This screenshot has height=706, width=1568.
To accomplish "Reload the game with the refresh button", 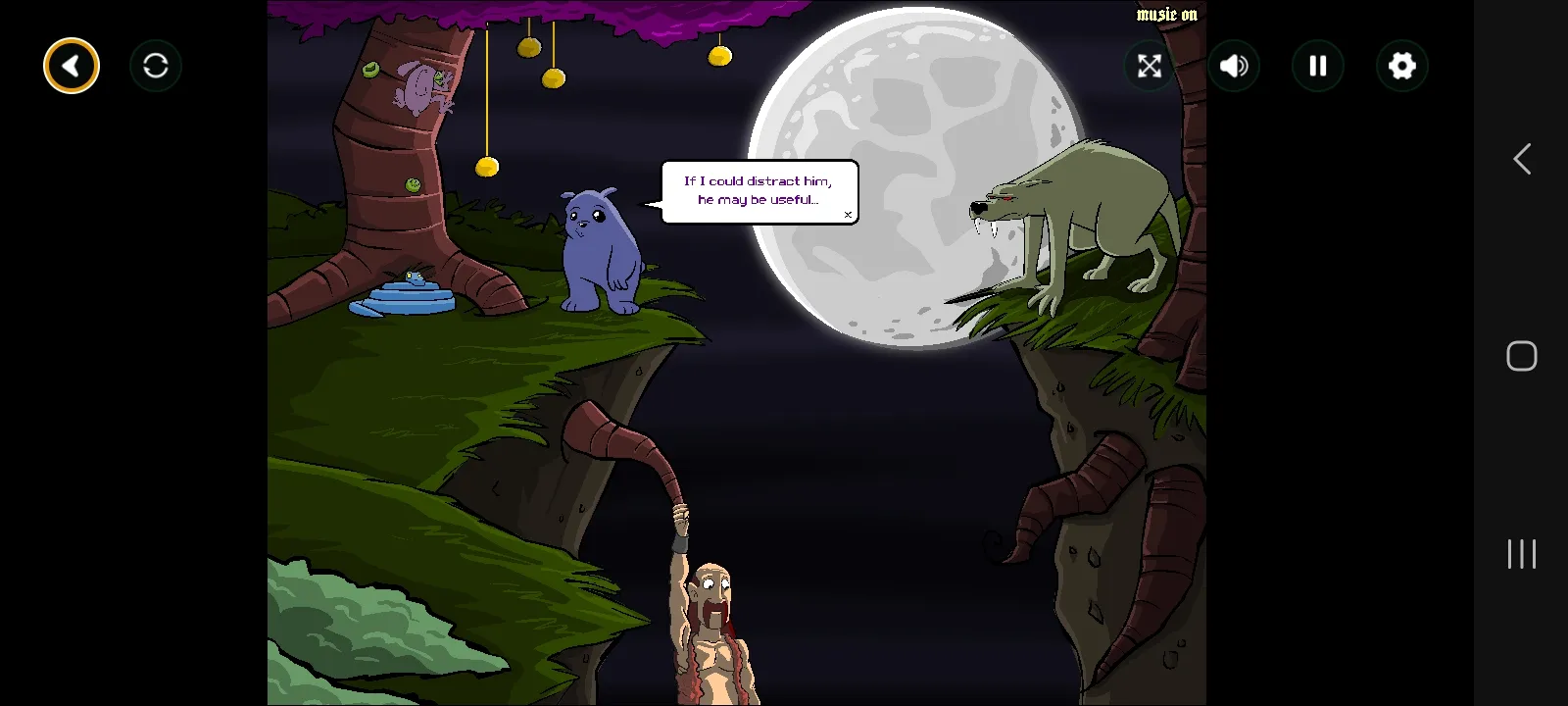I will [x=156, y=66].
